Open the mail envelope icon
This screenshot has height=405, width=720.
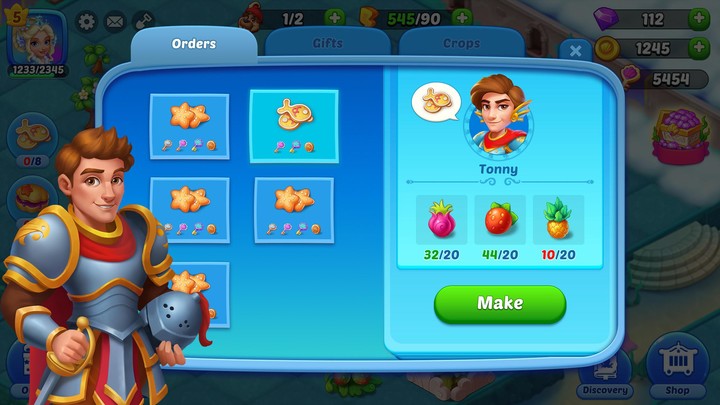click(x=115, y=20)
